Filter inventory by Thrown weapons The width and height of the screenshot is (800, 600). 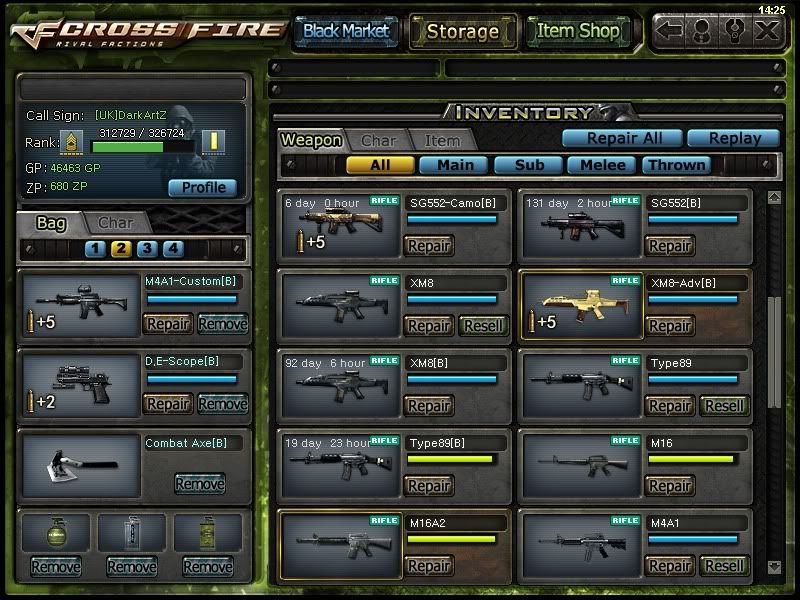pos(677,165)
